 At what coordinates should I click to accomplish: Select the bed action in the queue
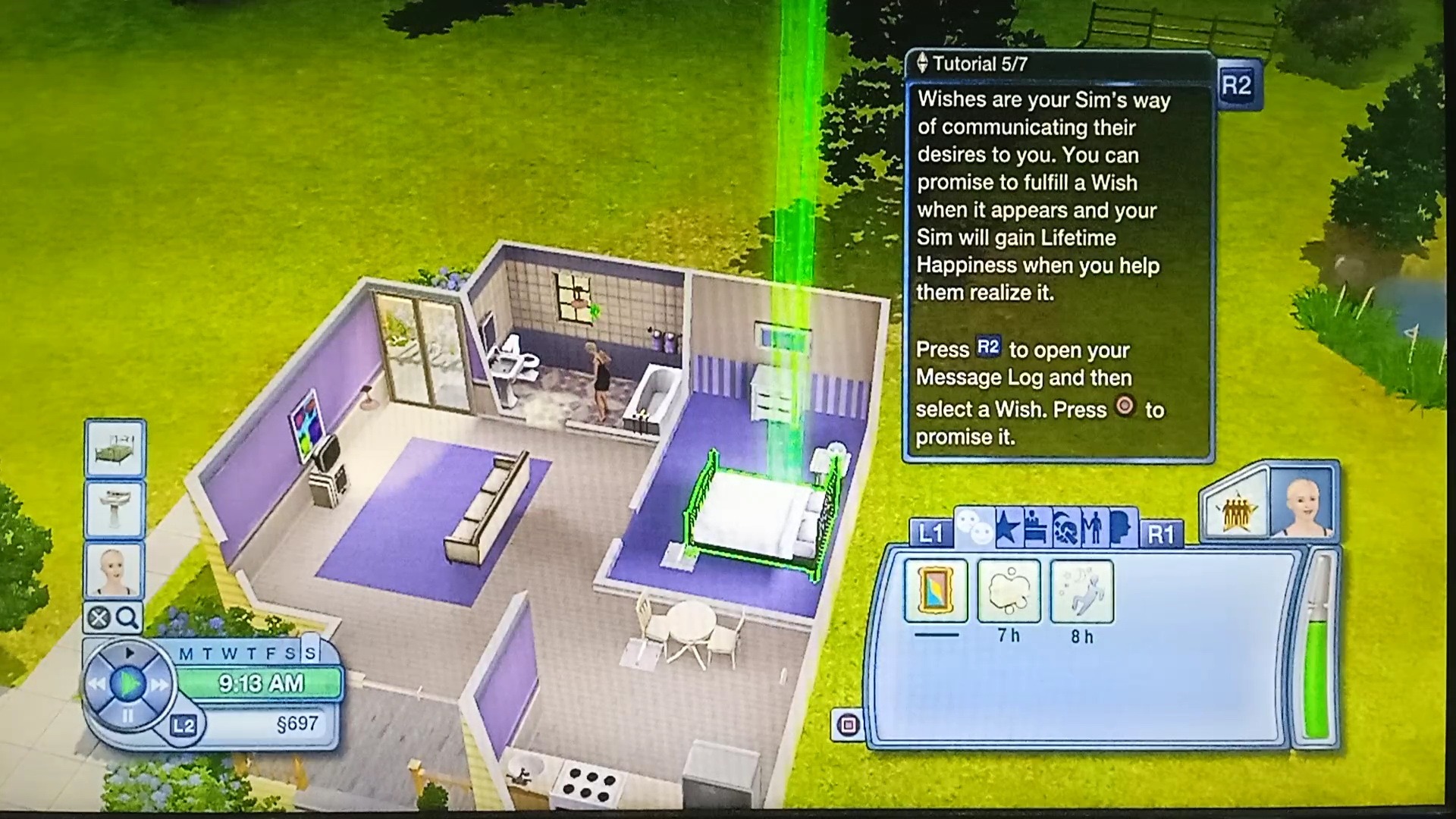click(115, 449)
